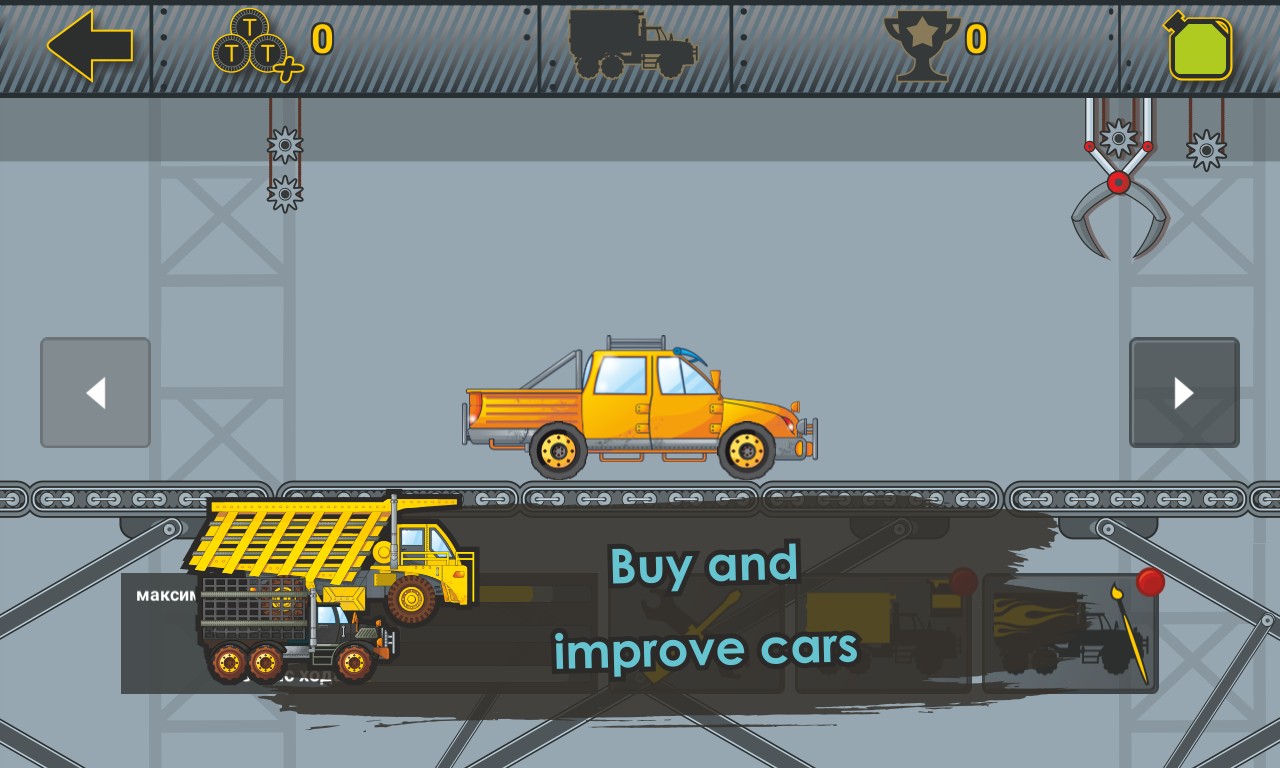
Task: Open the wrench upgrades panel
Action: pos(695,633)
